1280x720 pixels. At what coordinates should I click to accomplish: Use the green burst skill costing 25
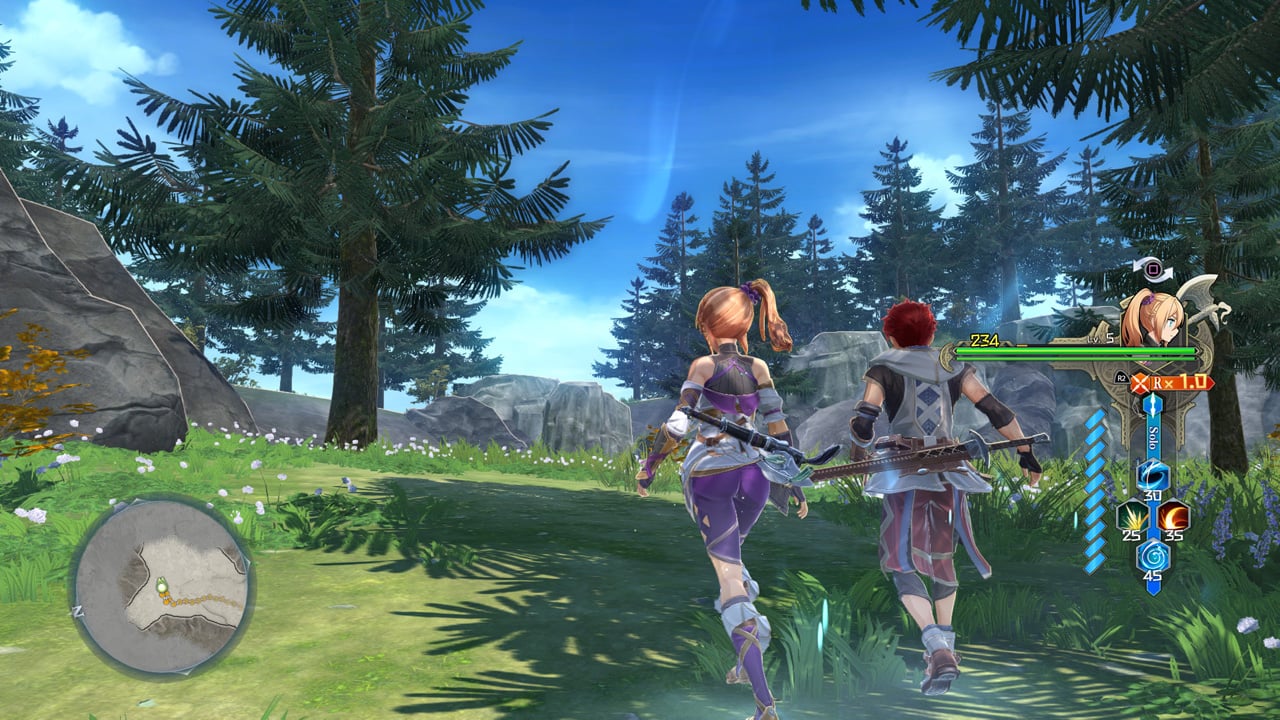pos(1133,516)
